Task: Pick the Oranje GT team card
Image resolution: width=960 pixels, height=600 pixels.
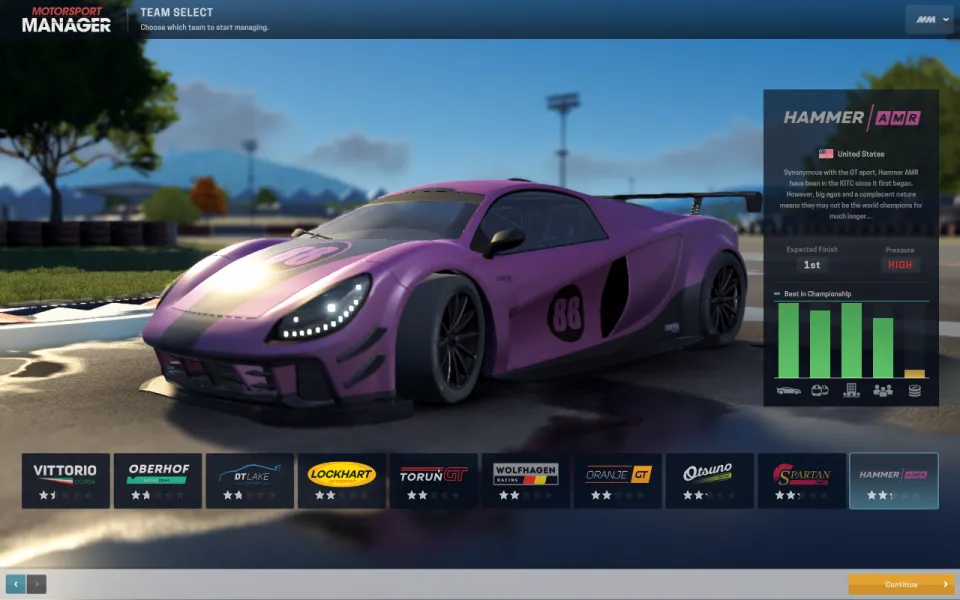Action: pos(618,481)
